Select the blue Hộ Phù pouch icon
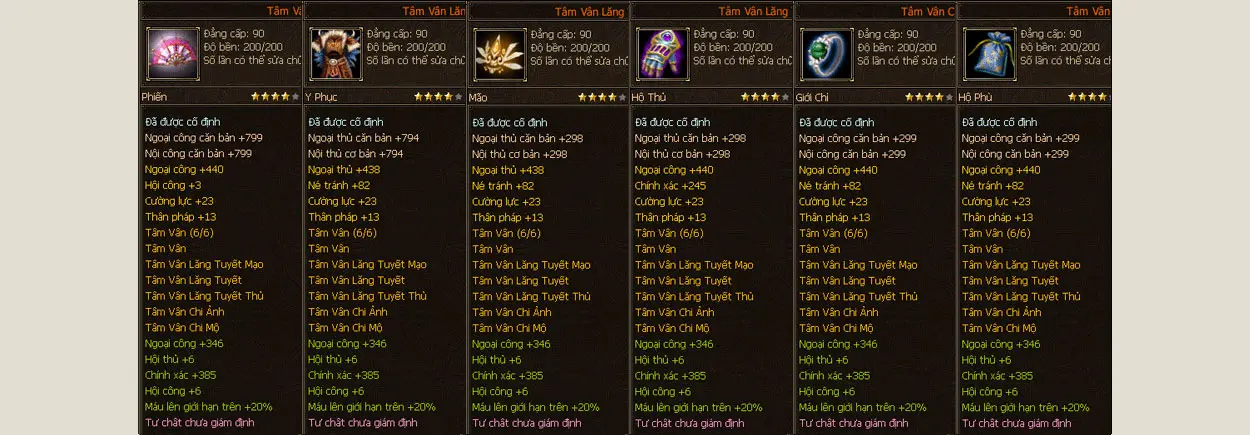This screenshot has height=435, width=1250. click(x=989, y=53)
